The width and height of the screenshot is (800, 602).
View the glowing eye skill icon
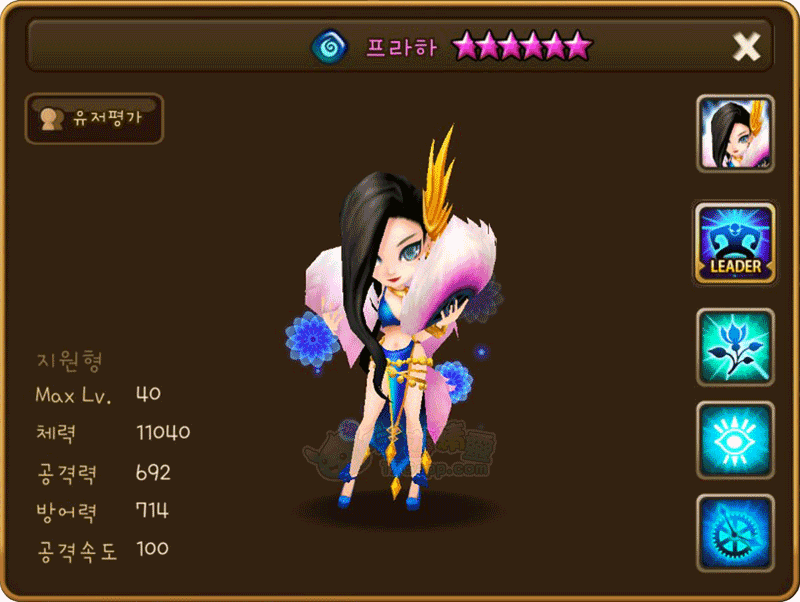[x=735, y=440]
